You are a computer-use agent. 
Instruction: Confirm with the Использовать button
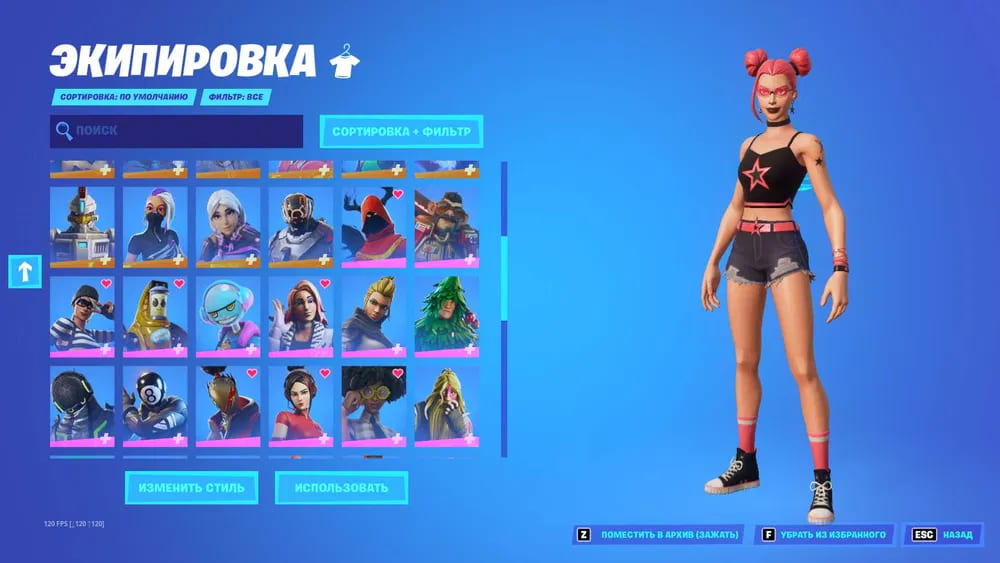341,488
